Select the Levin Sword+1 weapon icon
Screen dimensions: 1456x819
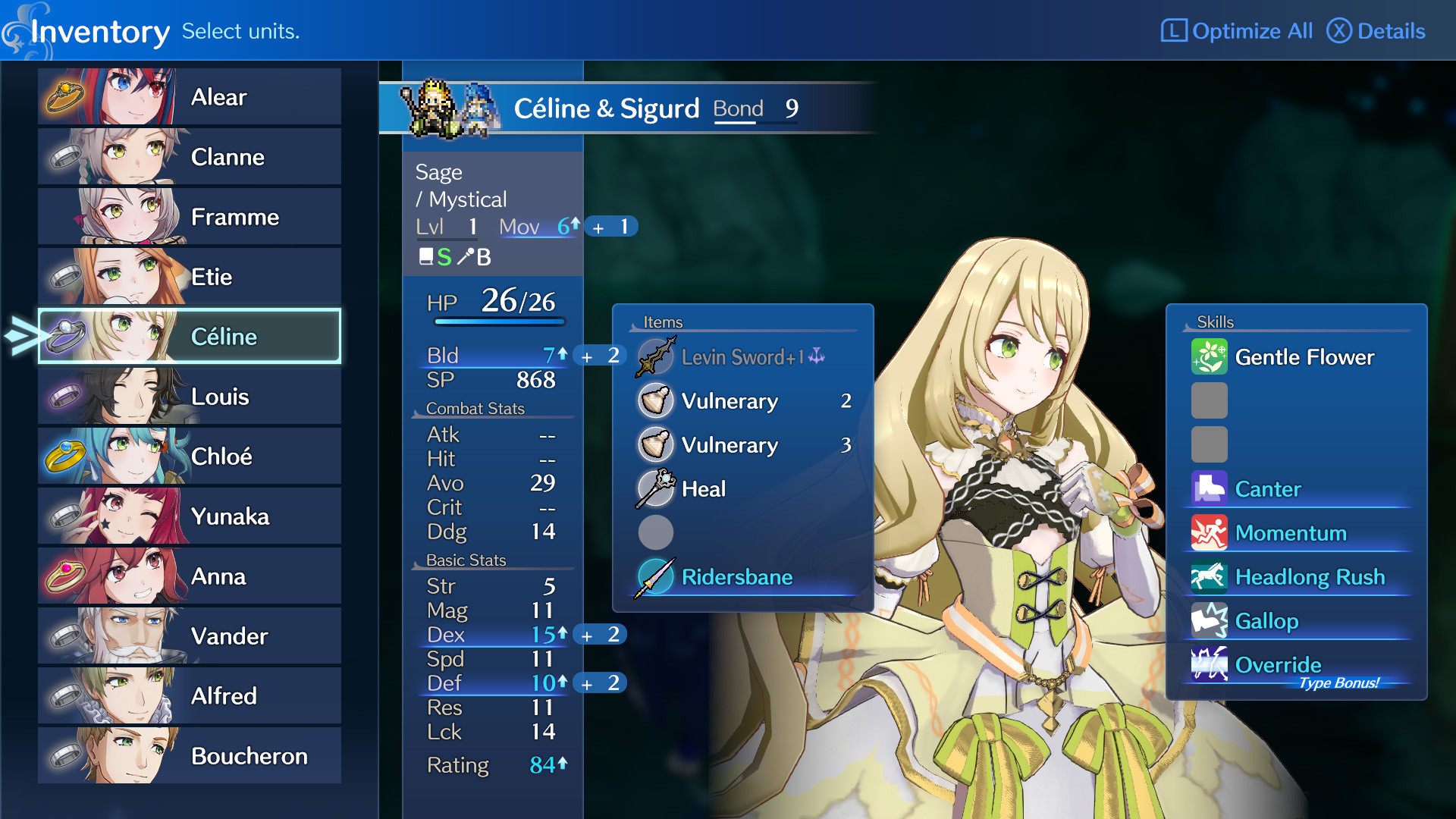tap(655, 356)
